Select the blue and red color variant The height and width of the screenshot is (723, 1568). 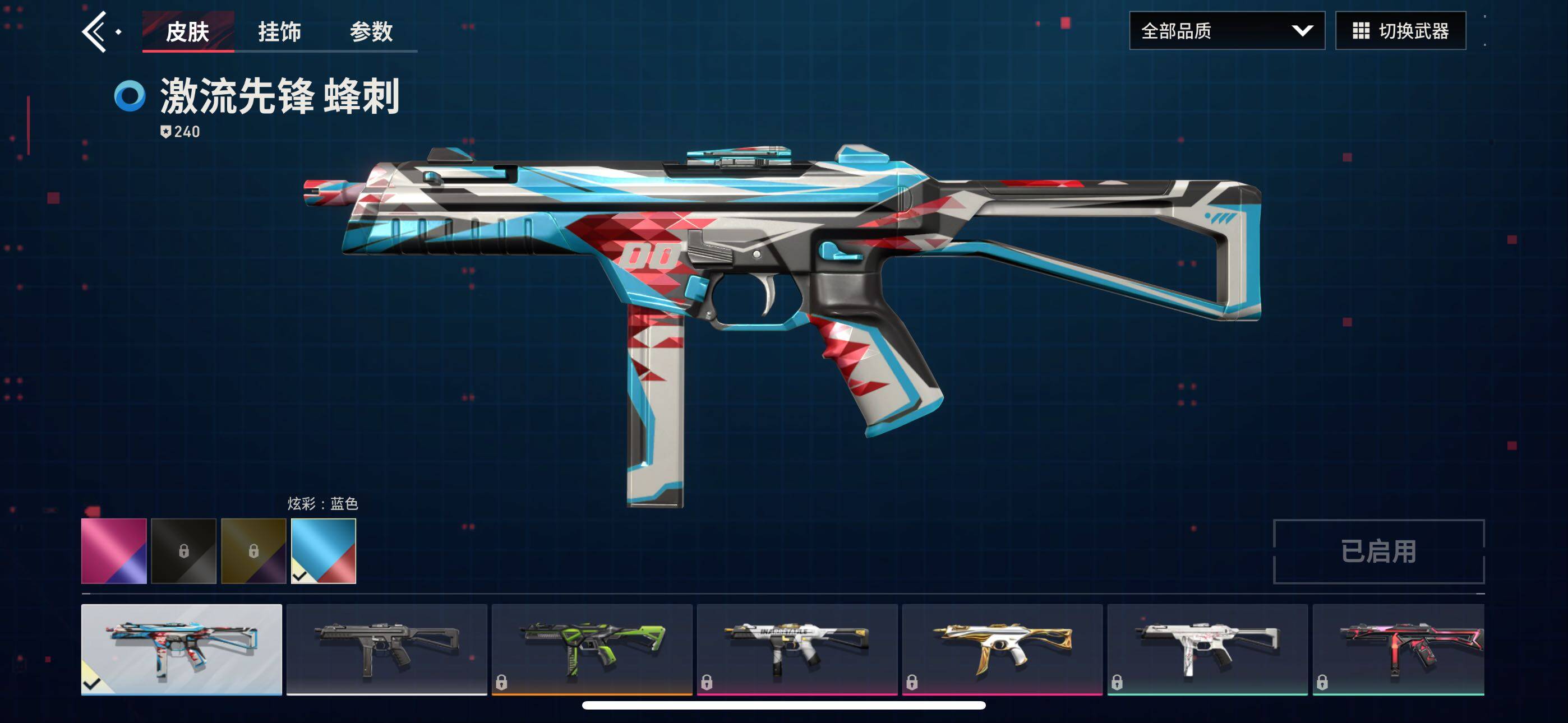323,551
